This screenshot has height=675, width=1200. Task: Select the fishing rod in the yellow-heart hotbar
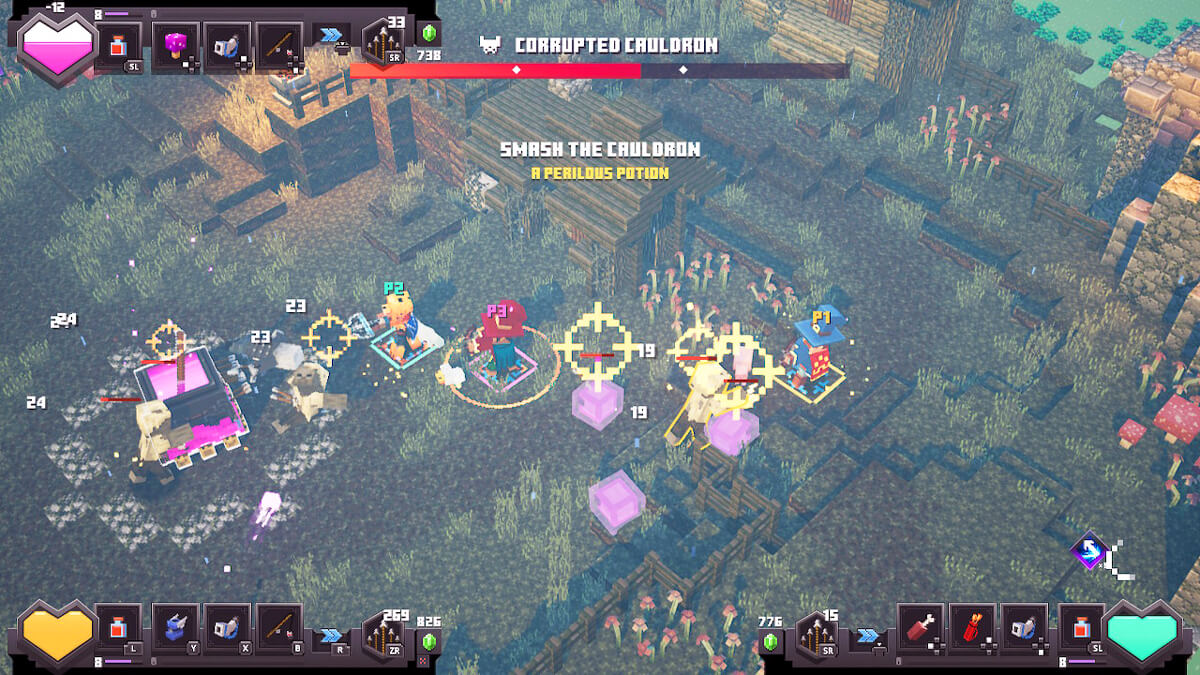[280, 628]
